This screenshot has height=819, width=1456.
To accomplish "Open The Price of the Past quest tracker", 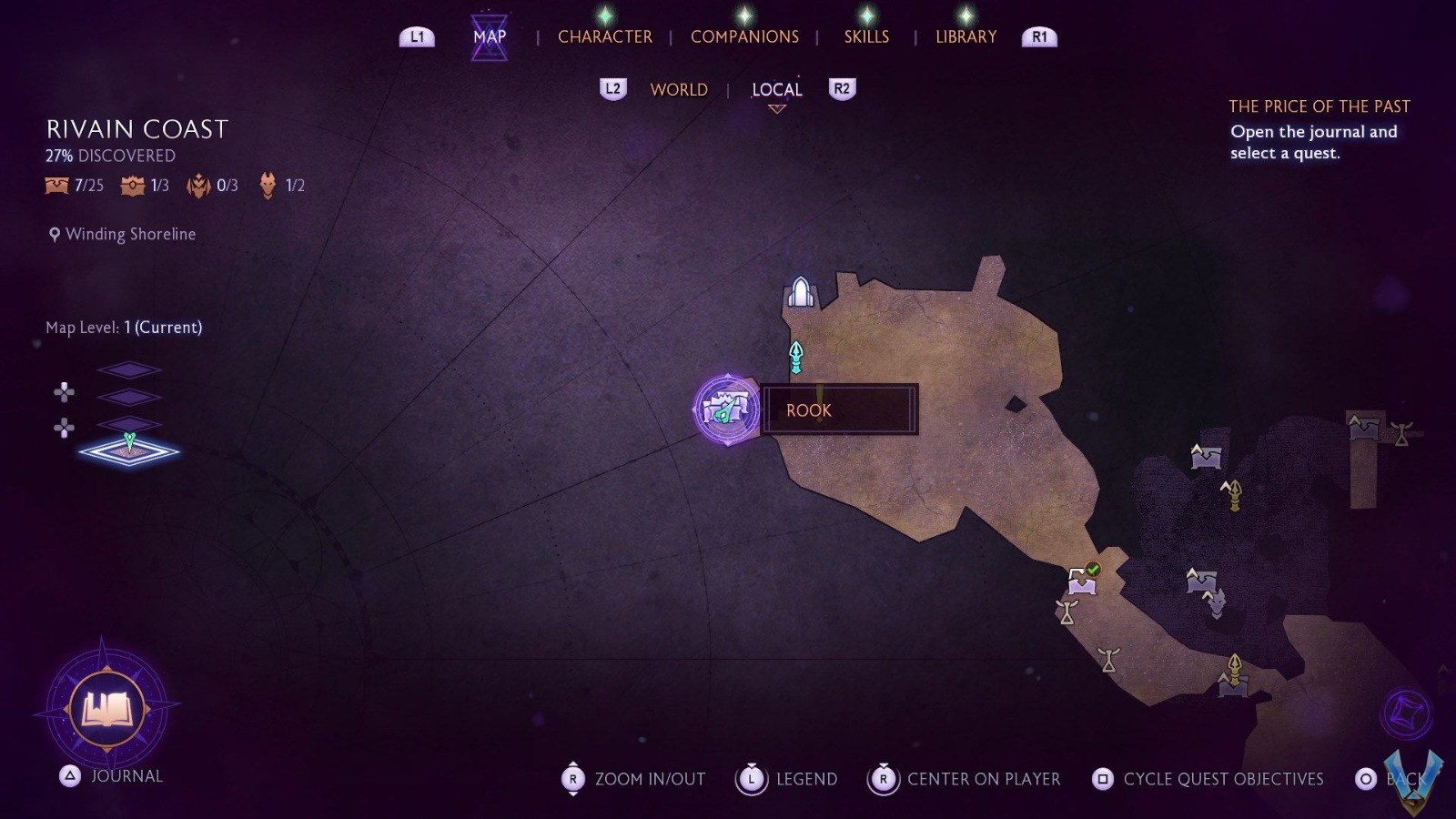I will point(1319,106).
